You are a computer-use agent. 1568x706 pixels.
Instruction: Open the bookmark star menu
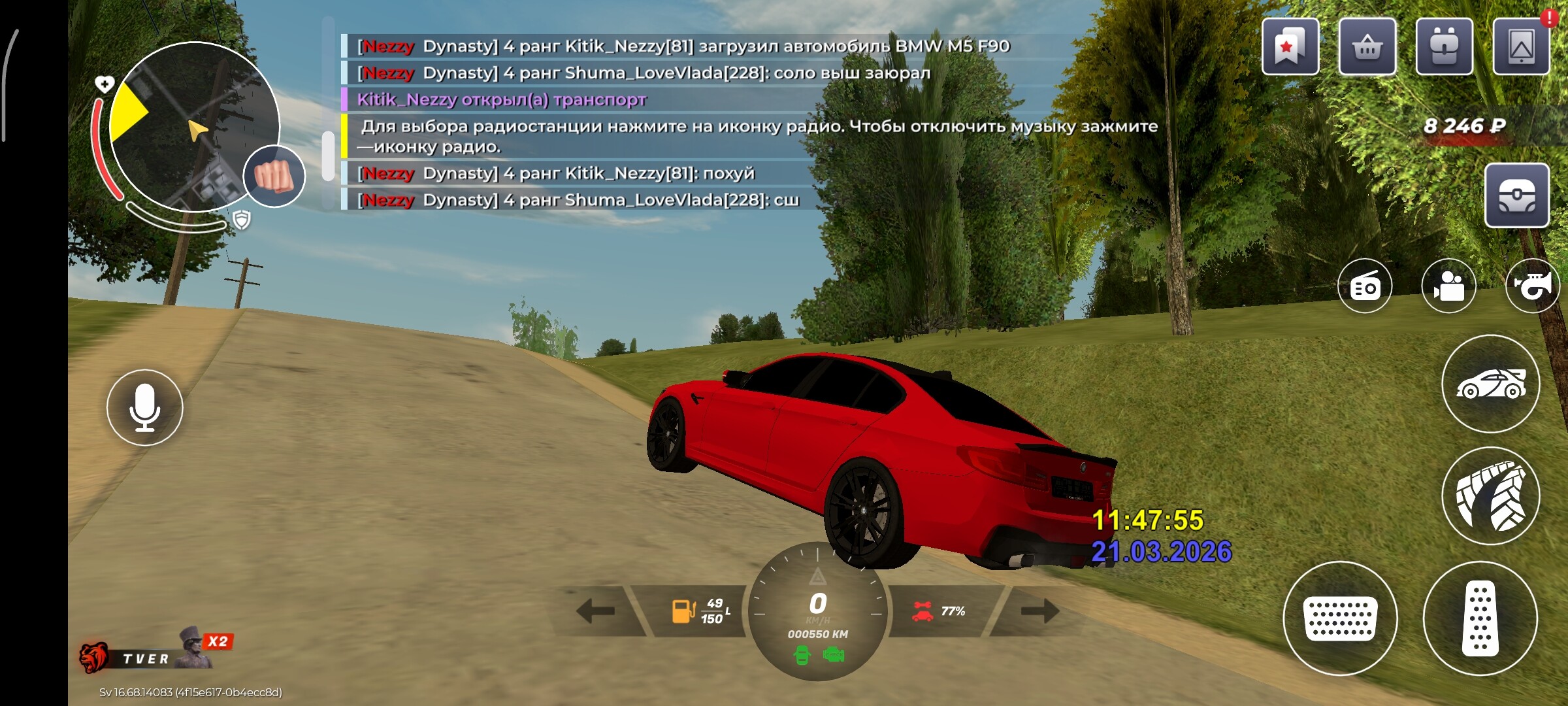[x=1290, y=47]
